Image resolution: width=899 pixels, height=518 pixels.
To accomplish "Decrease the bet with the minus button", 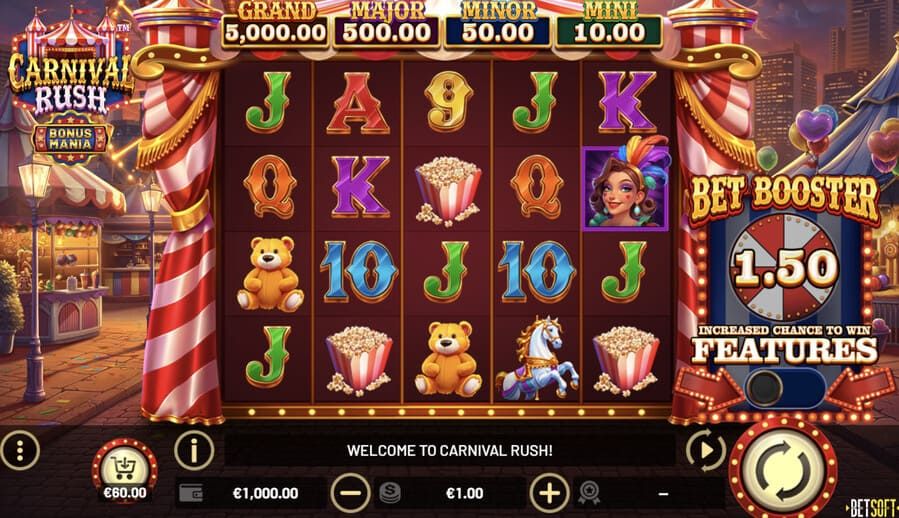I will 350,492.
